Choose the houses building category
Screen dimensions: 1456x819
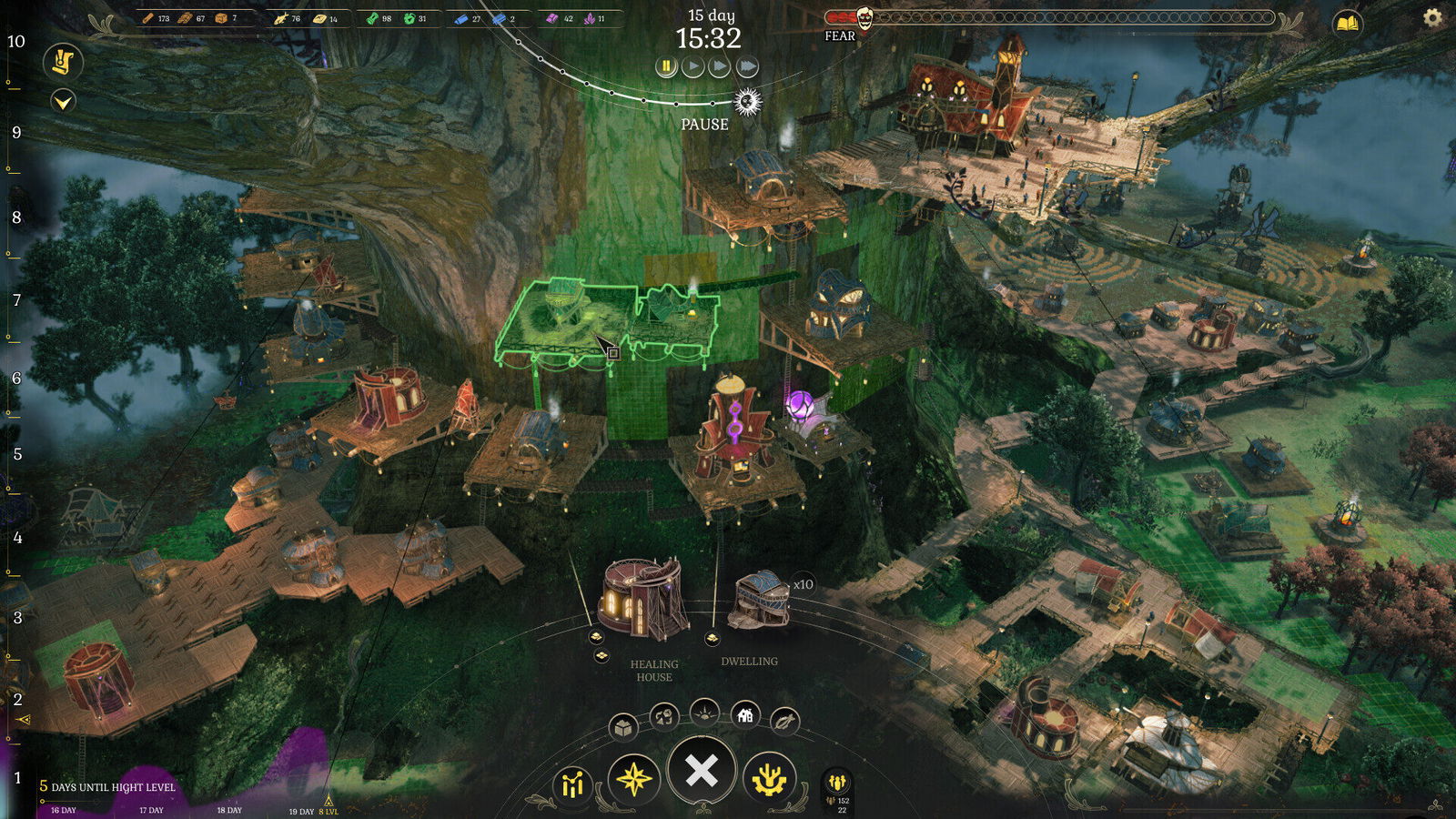[745, 716]
